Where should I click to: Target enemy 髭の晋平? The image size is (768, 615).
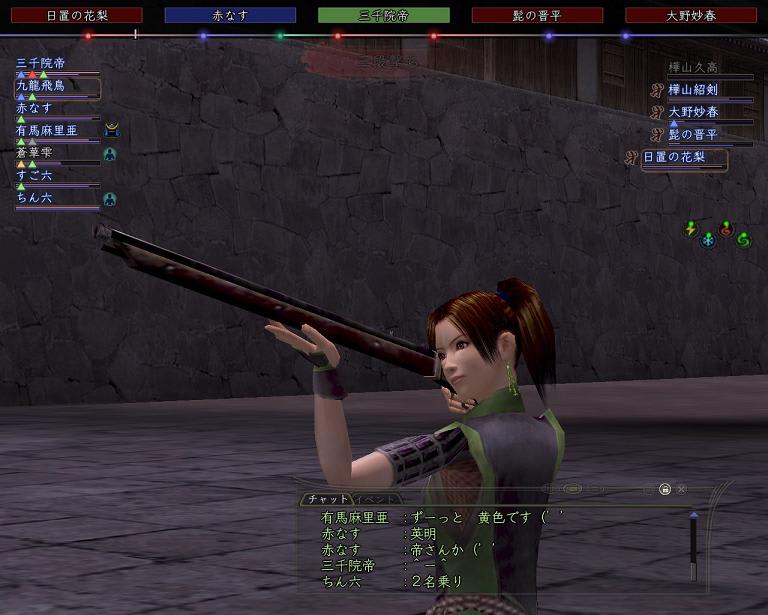[694, 135]
